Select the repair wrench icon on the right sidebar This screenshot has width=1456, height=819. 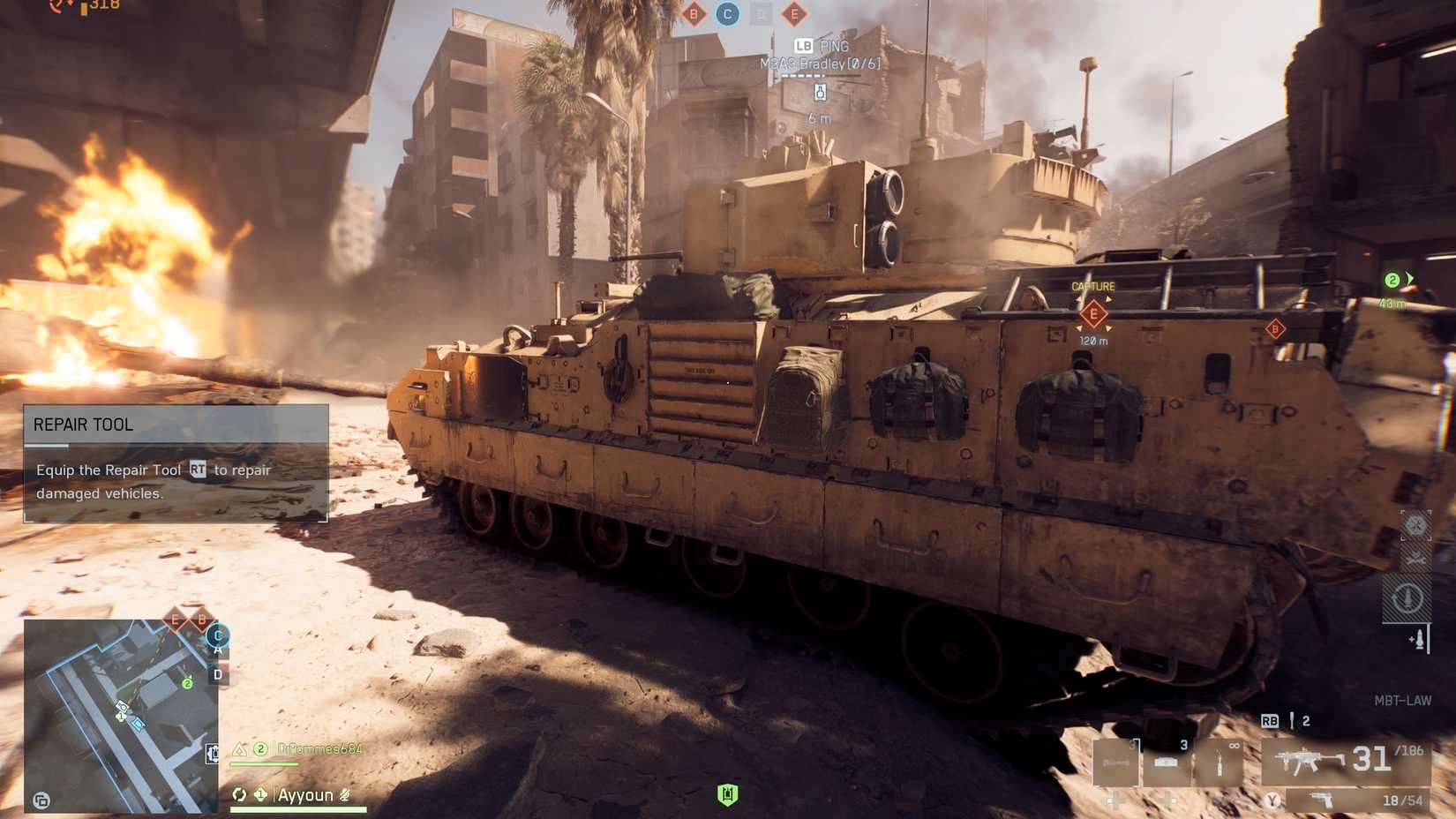point(1415,558)
